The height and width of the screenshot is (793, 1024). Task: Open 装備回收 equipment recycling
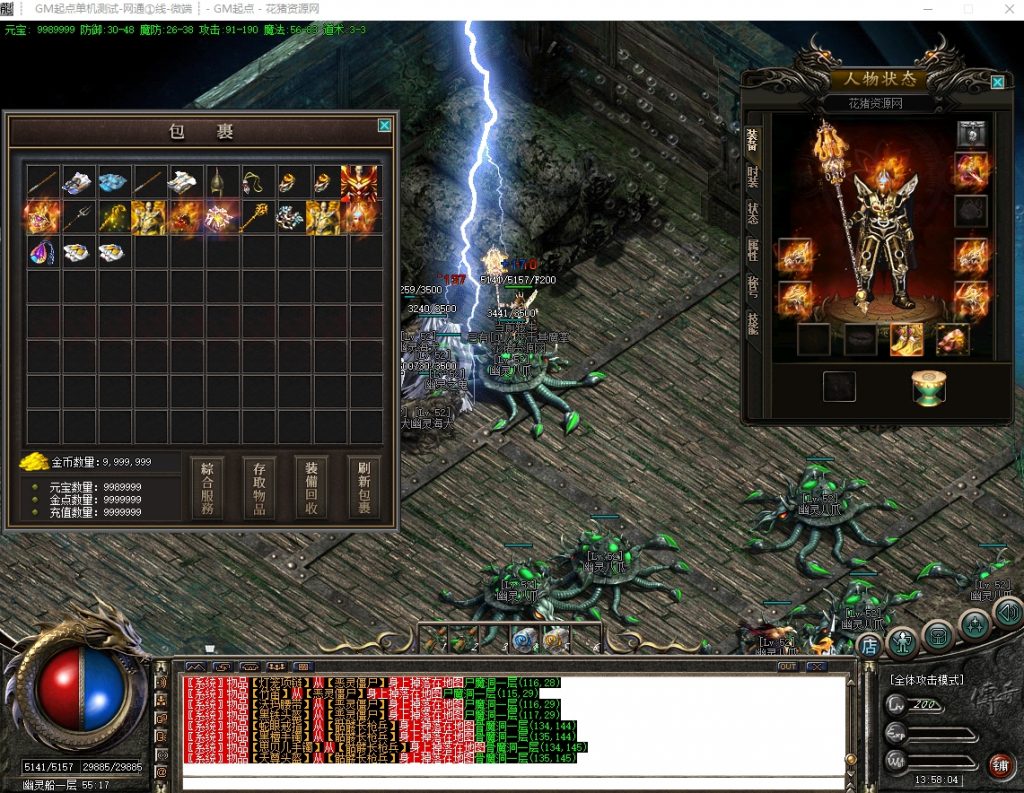pyautogui.click(x=311, y=487)
